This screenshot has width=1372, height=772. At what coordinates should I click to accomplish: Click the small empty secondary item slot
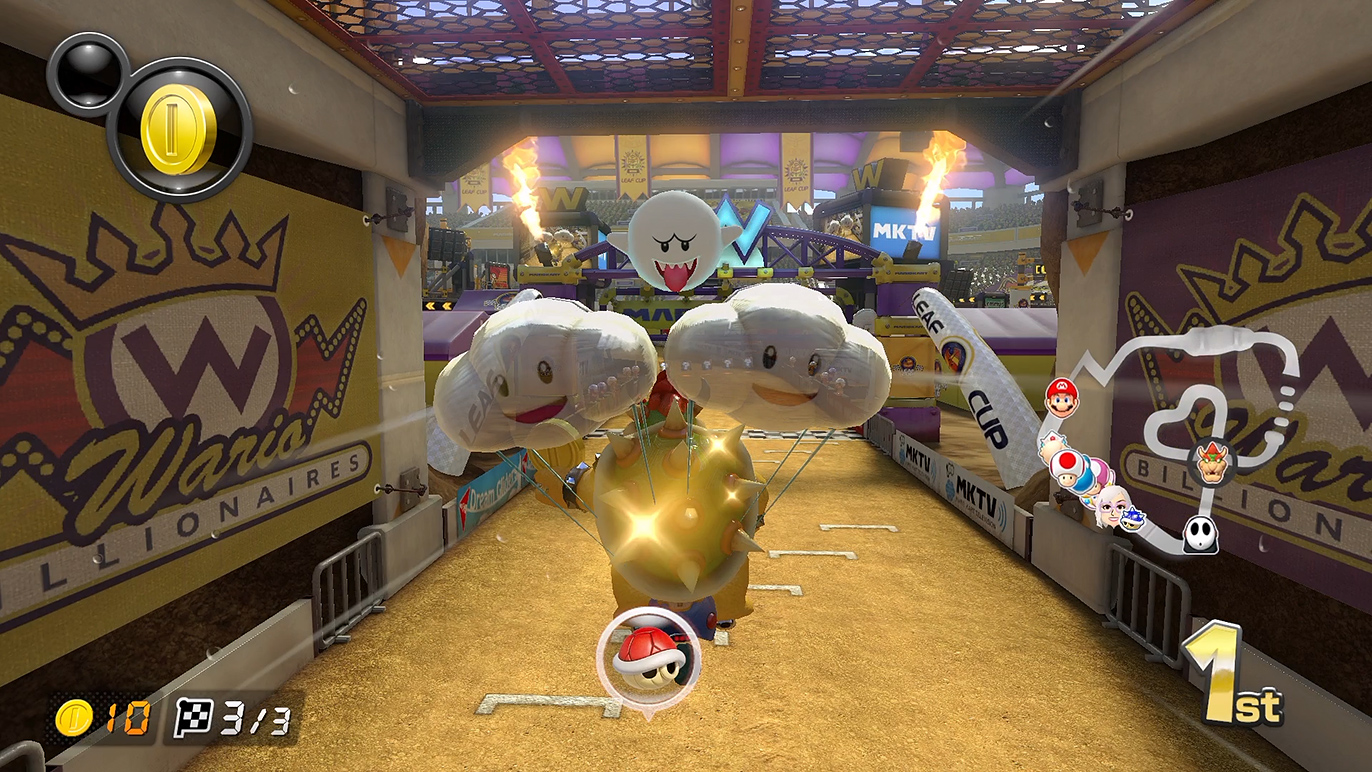pyautogui.click(x=87, y=72)
